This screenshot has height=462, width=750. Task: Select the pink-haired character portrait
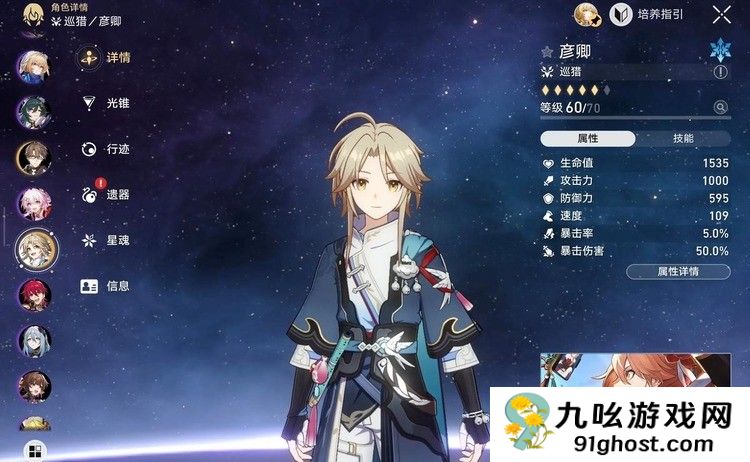click(x=34, y=204)
